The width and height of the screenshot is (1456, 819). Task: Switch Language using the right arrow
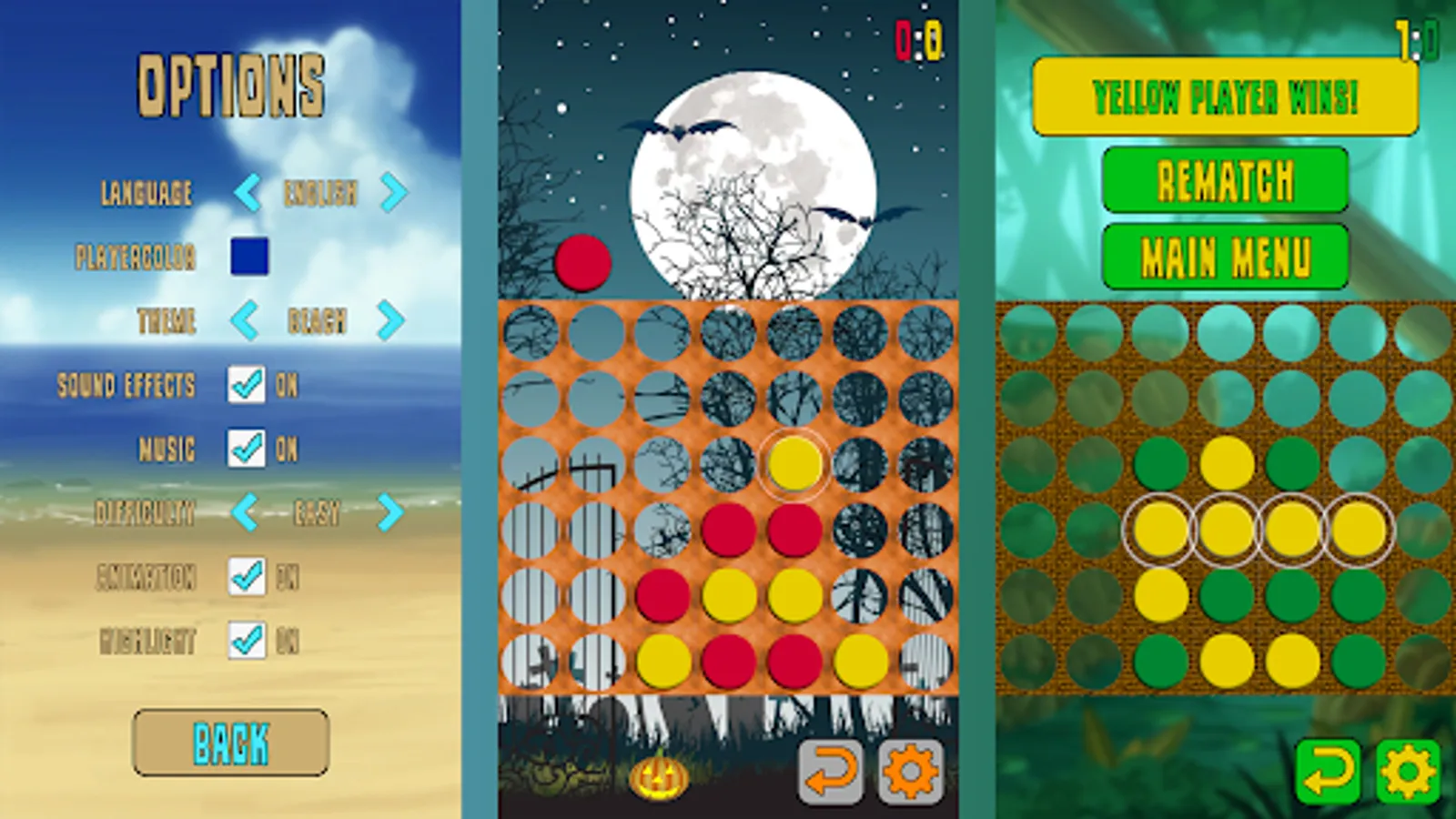393,193
